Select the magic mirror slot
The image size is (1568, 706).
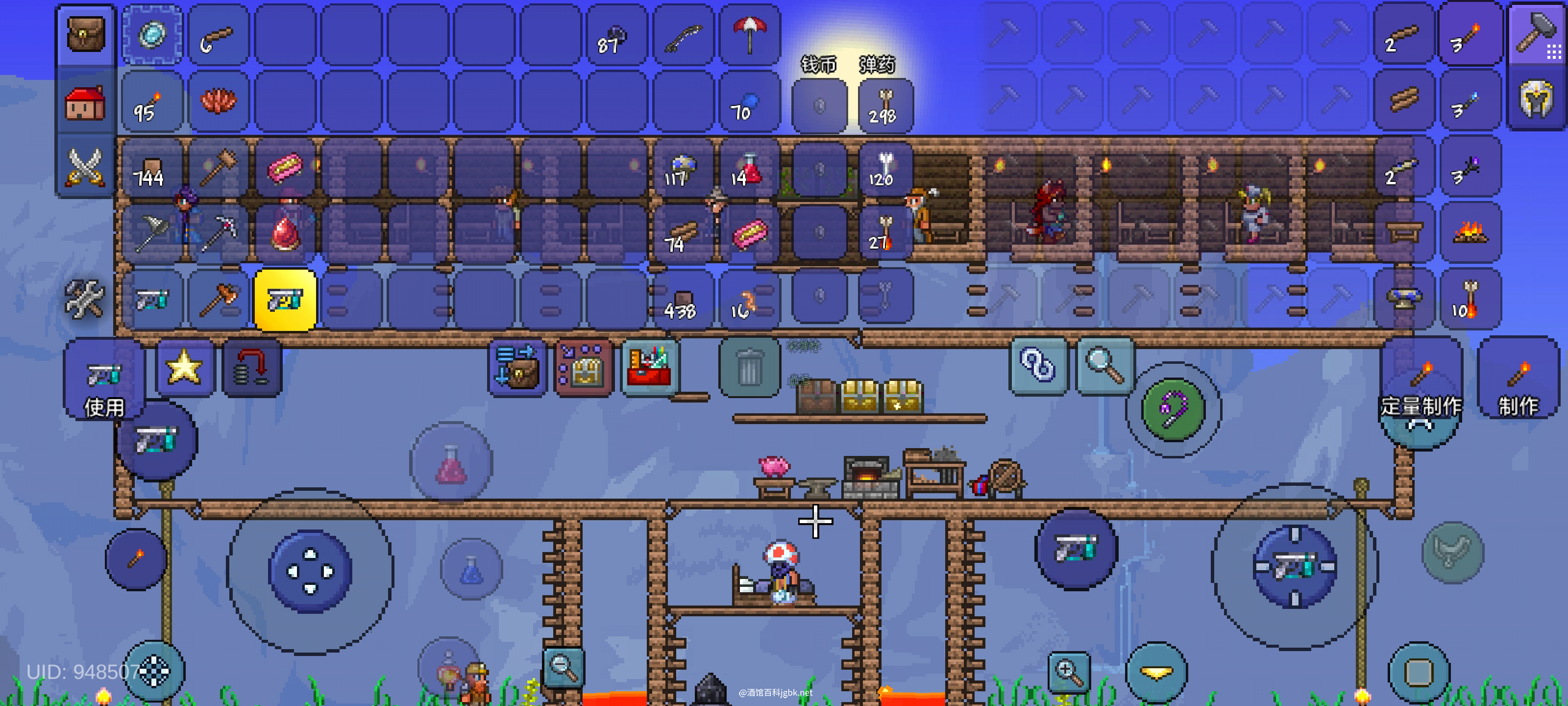[x=152, y=35]
